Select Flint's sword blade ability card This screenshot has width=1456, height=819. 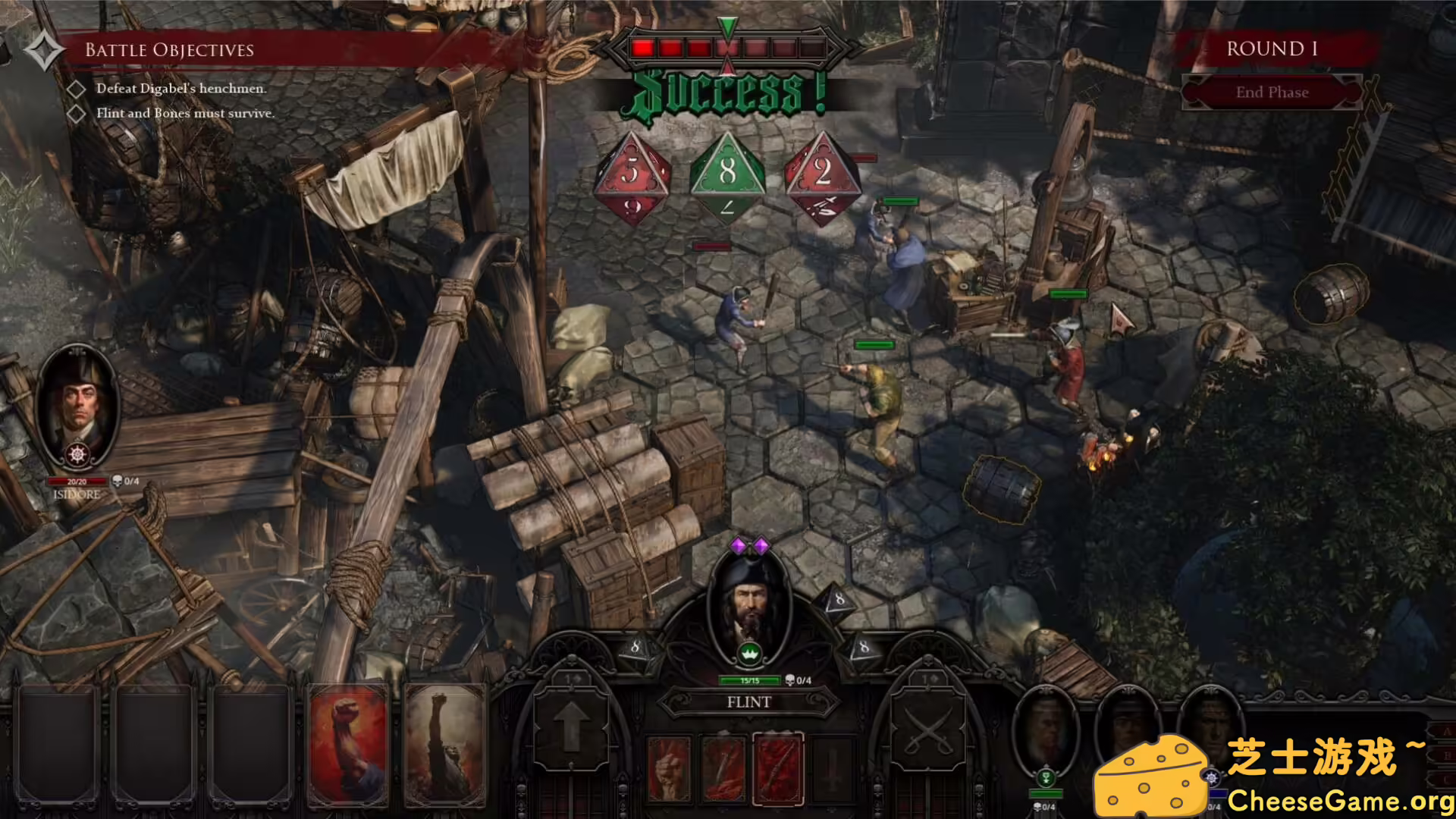click(723, 768)
